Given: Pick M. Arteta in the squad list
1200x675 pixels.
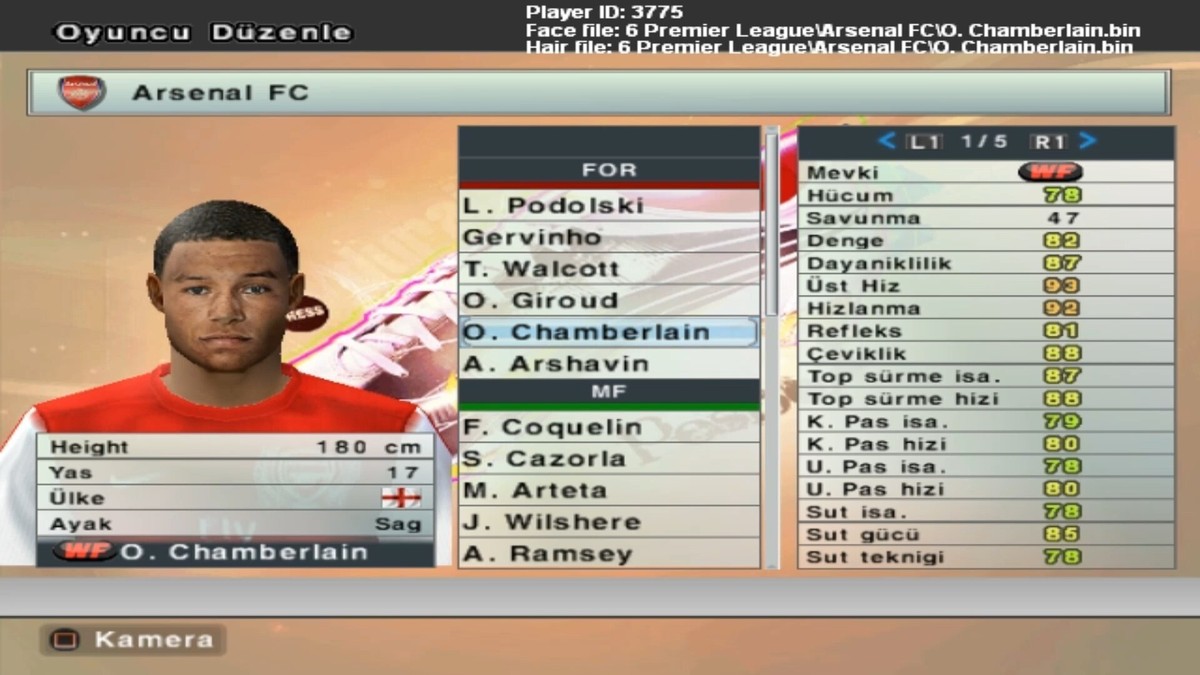Looking at the screenshot, I should tap(608, 491).
